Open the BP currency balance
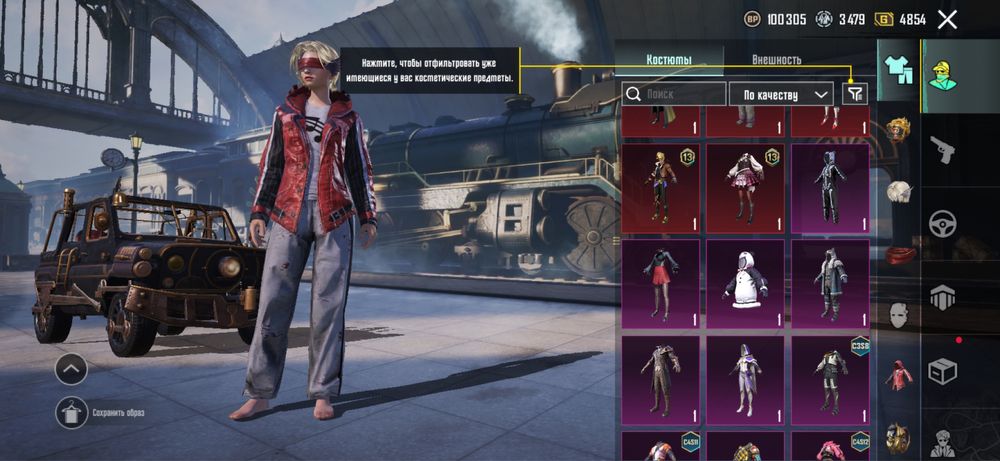This screenshot has height=461, width=1000. pyautogui.click(x=776, y=19)
